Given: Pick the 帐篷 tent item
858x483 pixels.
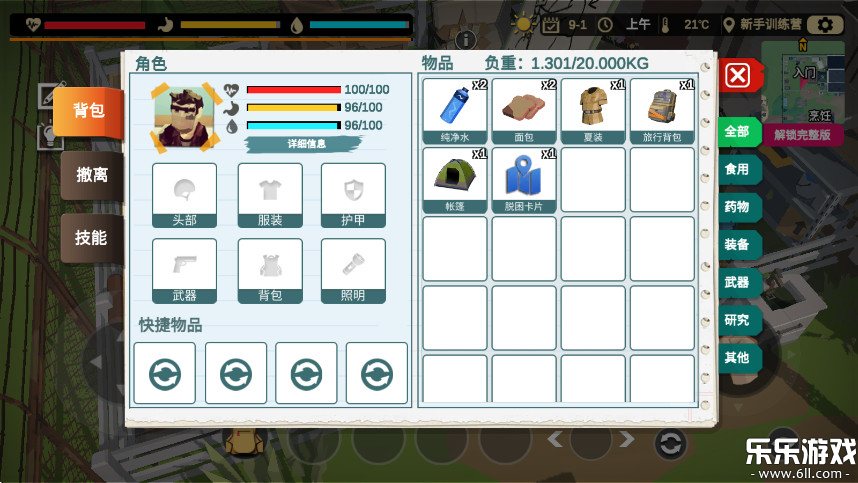Looking at the screenshot, I should pyautogui.click(x=455, y=180).
